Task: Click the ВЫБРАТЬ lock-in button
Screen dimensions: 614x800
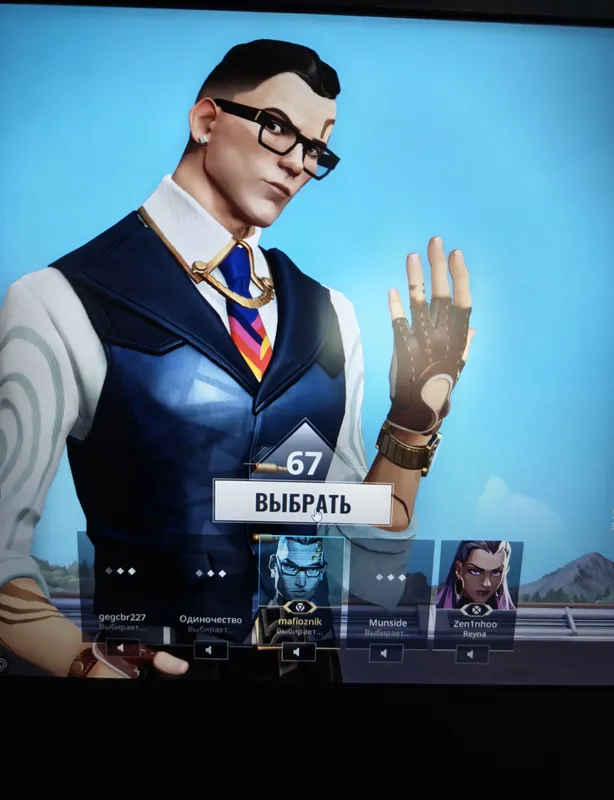Action: pyautogui.click(x=302, y=503)
